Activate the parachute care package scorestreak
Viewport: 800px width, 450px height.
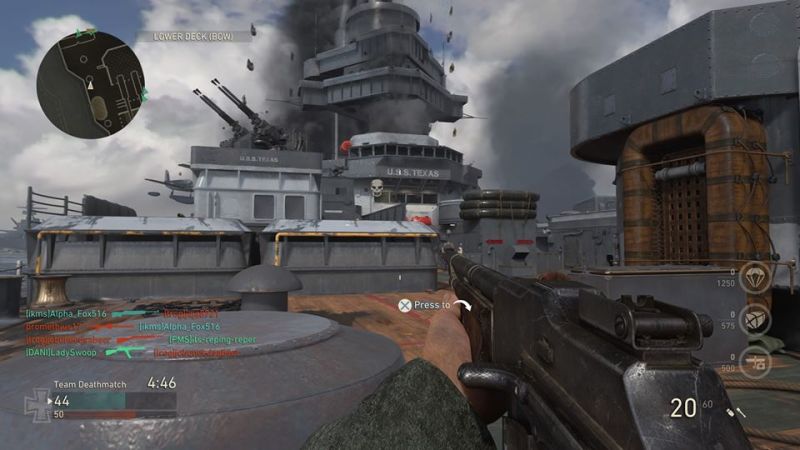[x=757, y=276]
